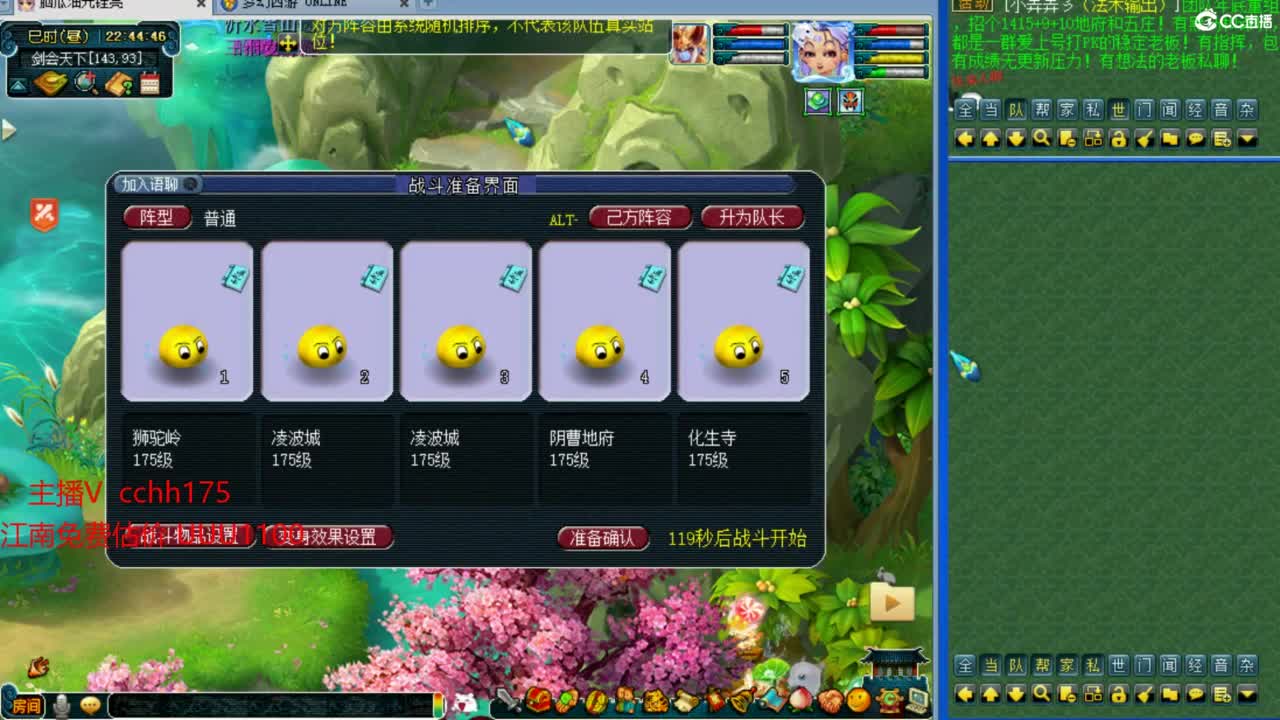Open the help guide book icon top-left
The image size is (1280, 720).
pos(118,83)
